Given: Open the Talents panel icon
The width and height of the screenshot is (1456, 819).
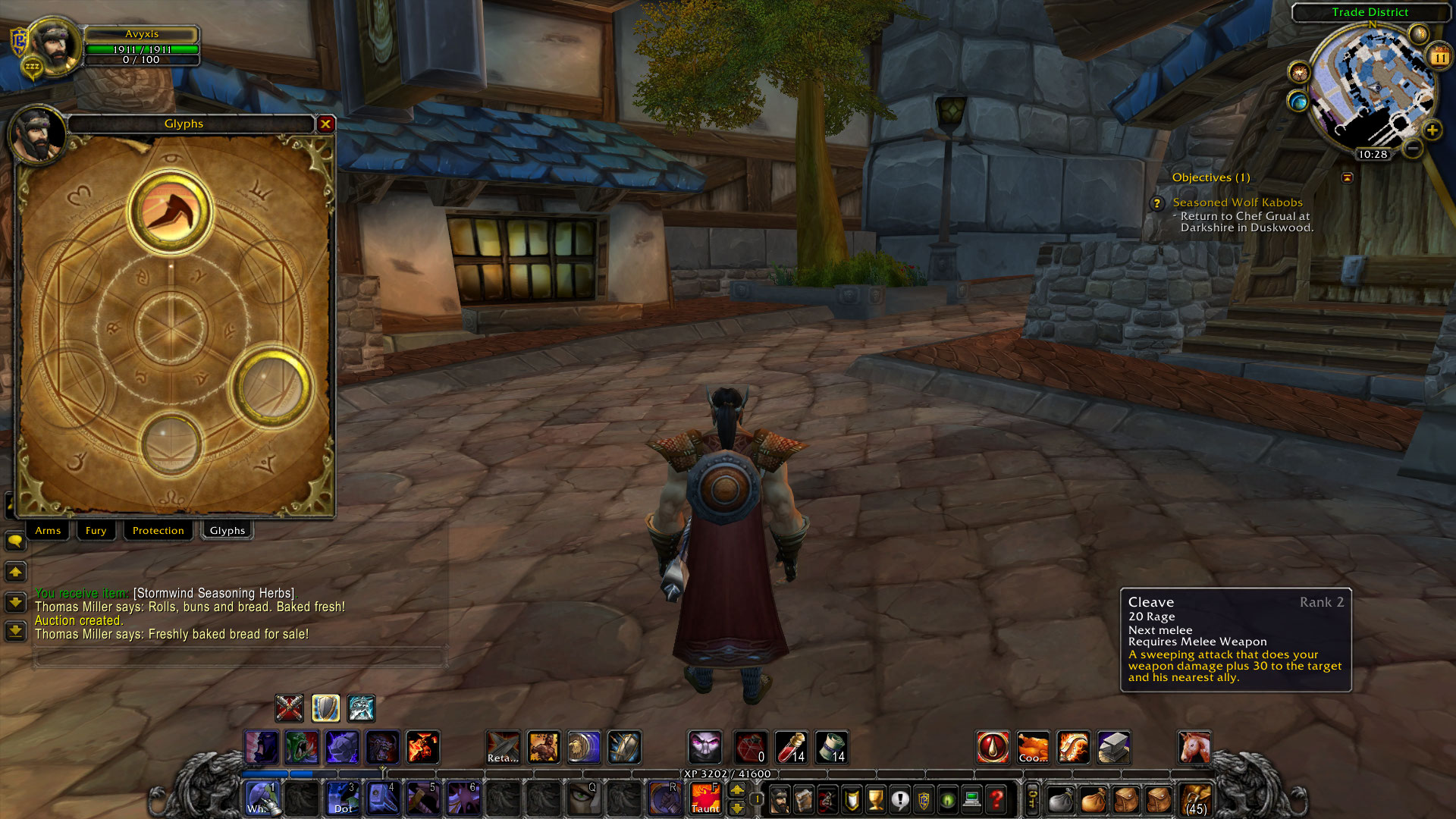Looking at the screenshot, I should [x=827, y=799].
